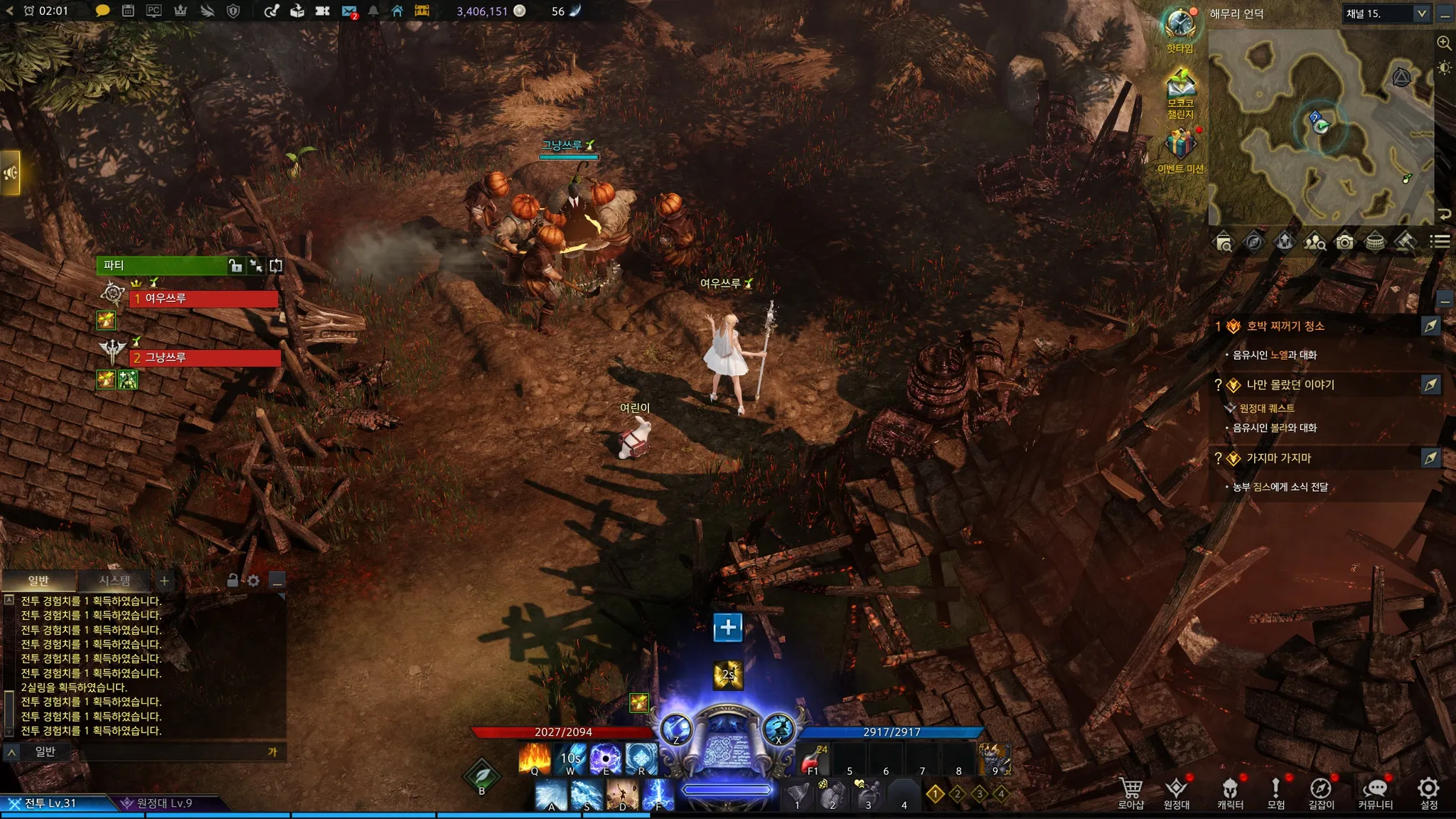Select party member 그냥쓰루 in party frame
This screenshot has height=819, width=1456.
[x=205, y=358]
